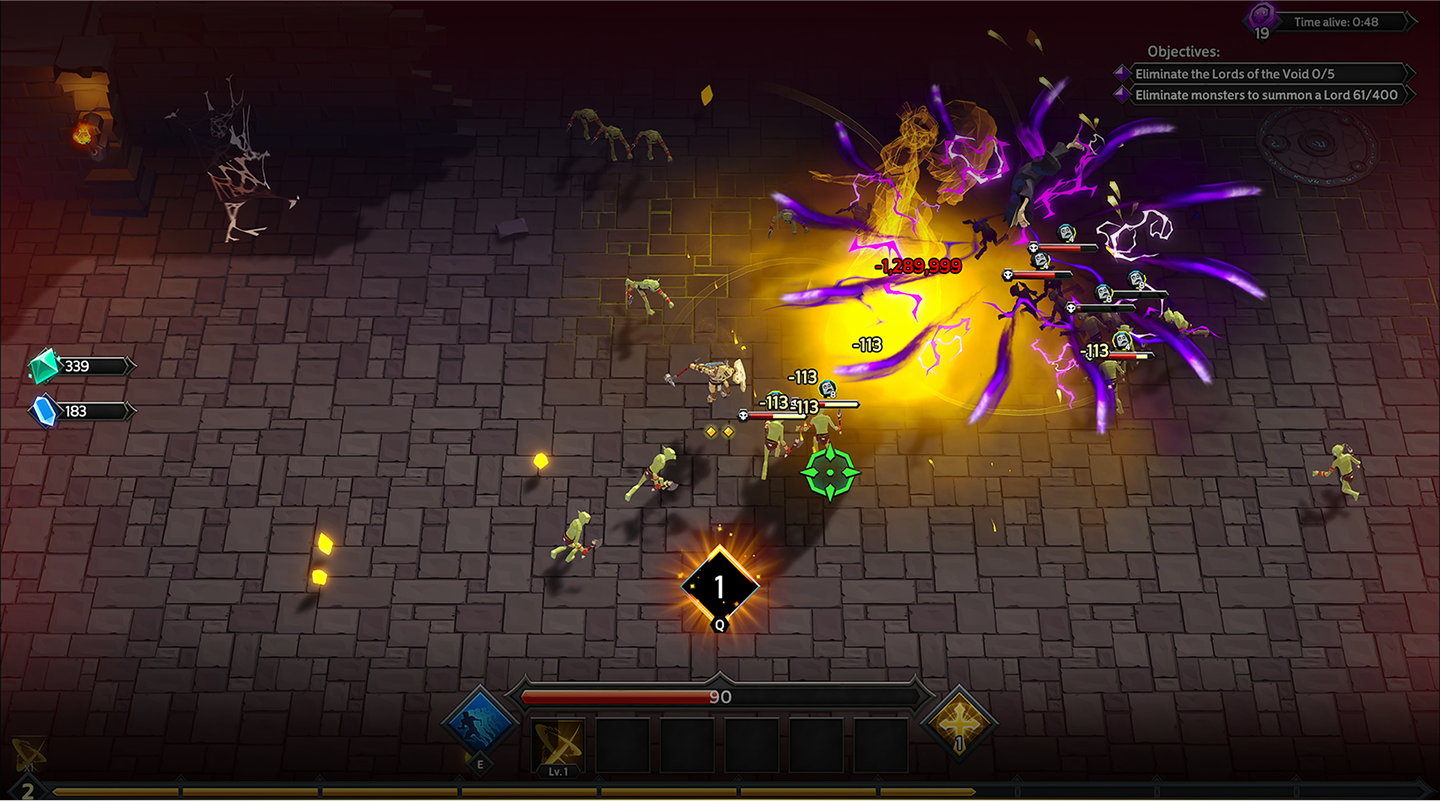1440x801 pixels.
Task: Open the Lords of the Void objective
Action: click(1262, 74)
